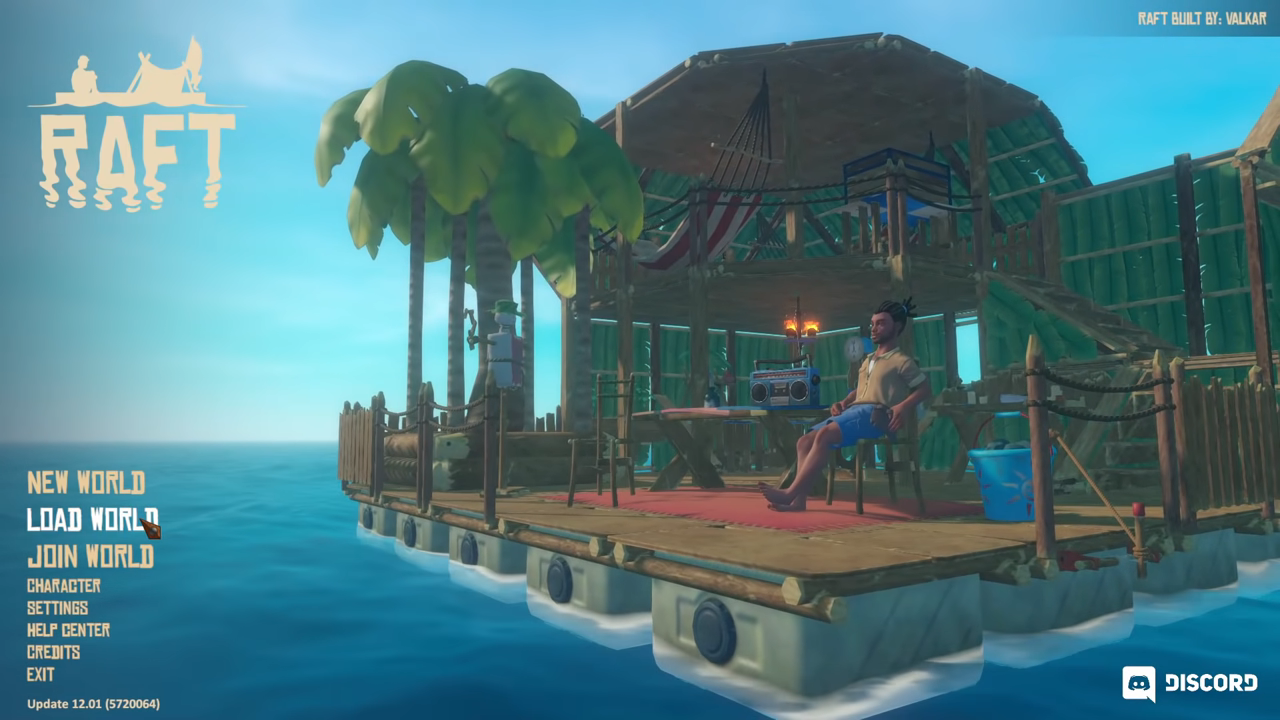Click the candelabra on the table
Viewport: 1280px width, 720px height.
802,325
